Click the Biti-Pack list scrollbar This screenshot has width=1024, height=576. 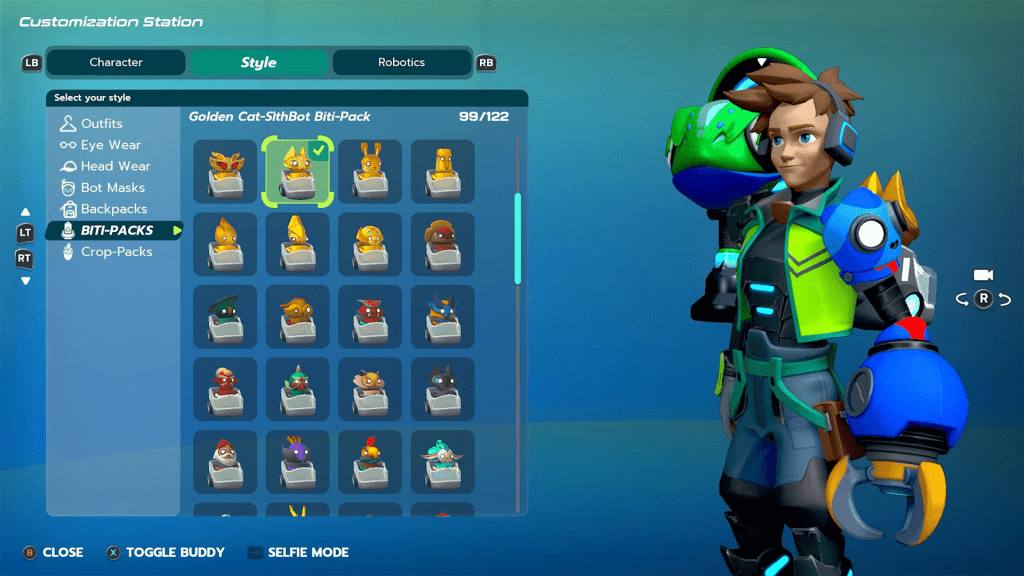coord(518,238)
